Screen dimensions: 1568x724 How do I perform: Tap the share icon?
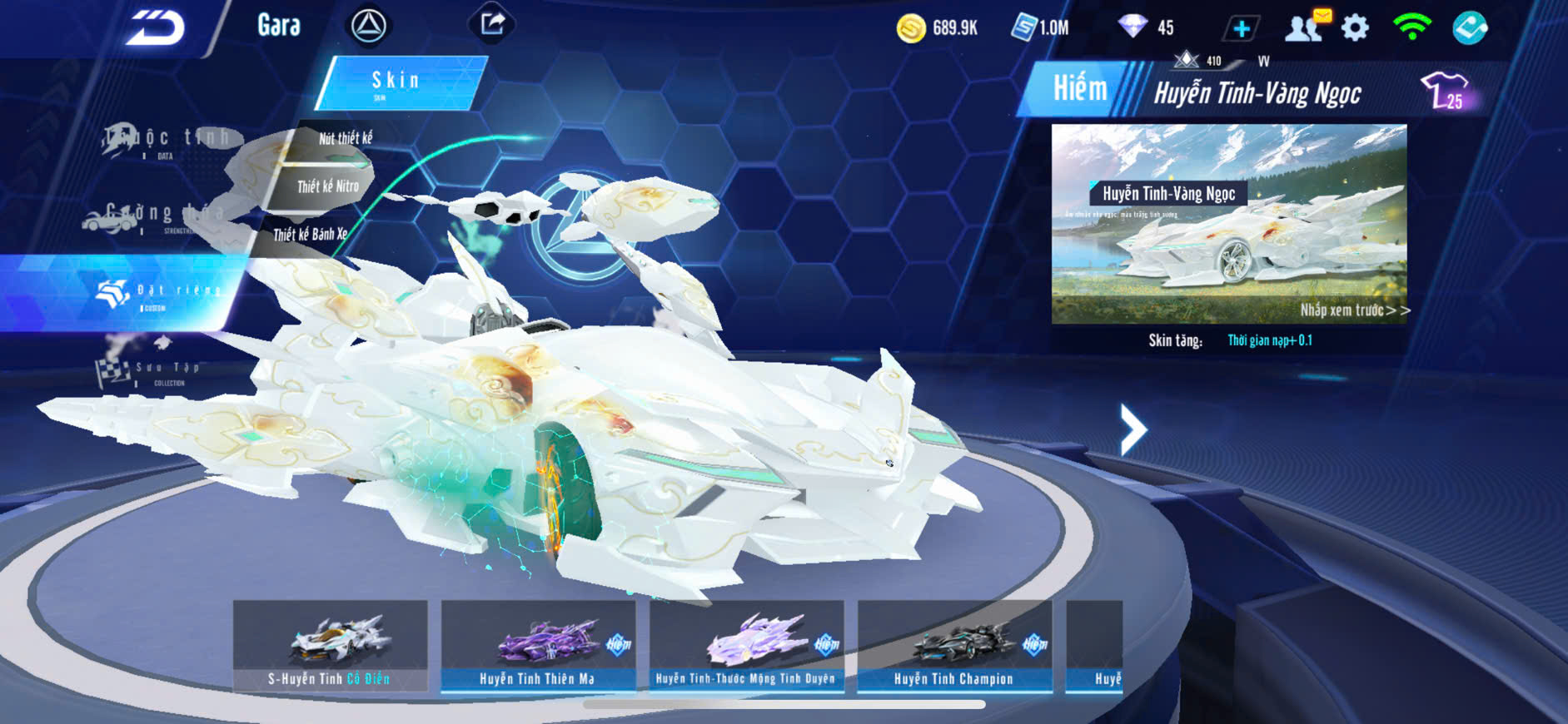pyautogui.click(x=492, y=24)
